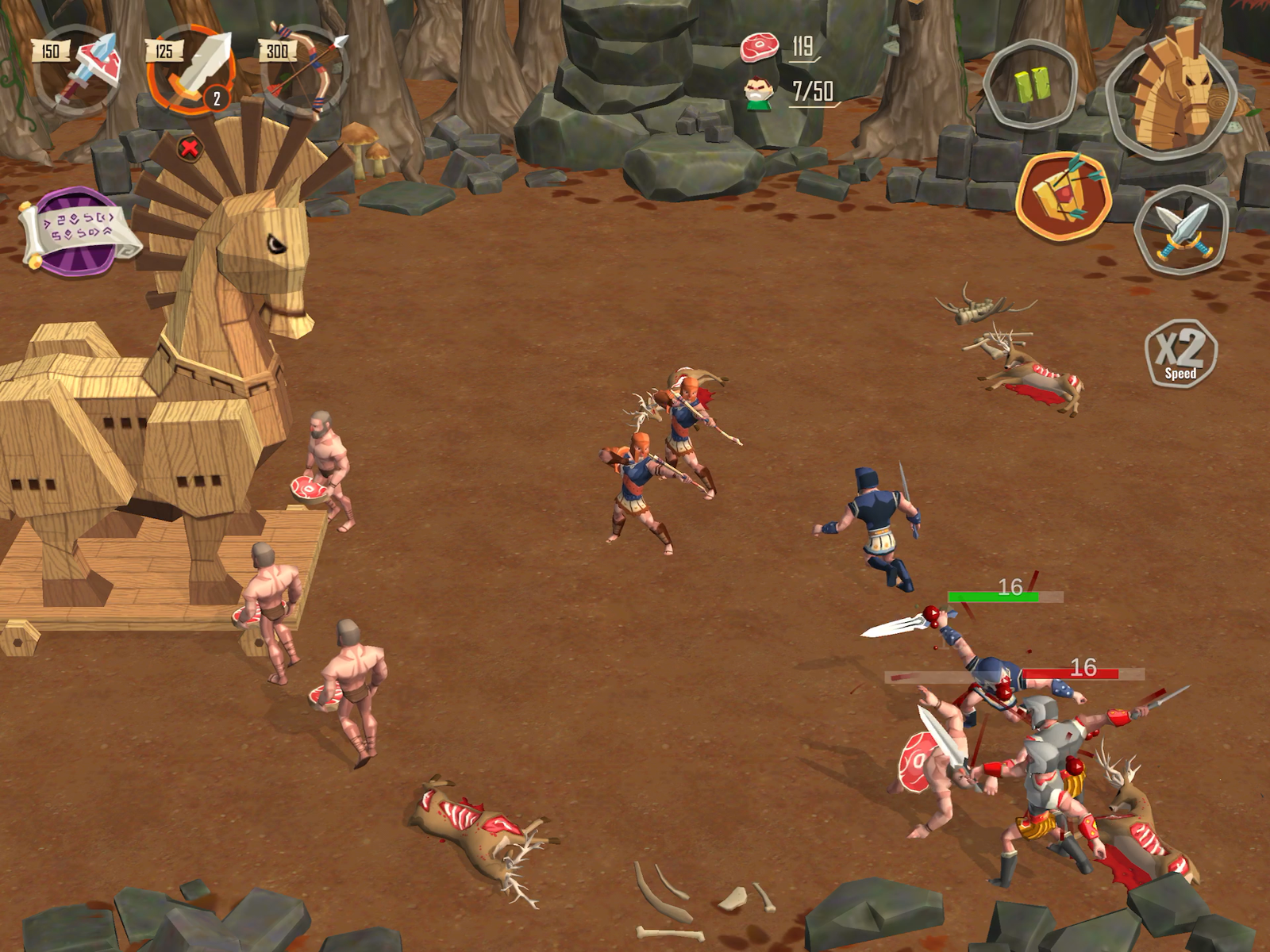The width and height of the screenshot is (1270, 952).
Task: Recruit the archer unit costing 300
Action: coord(306,71)
